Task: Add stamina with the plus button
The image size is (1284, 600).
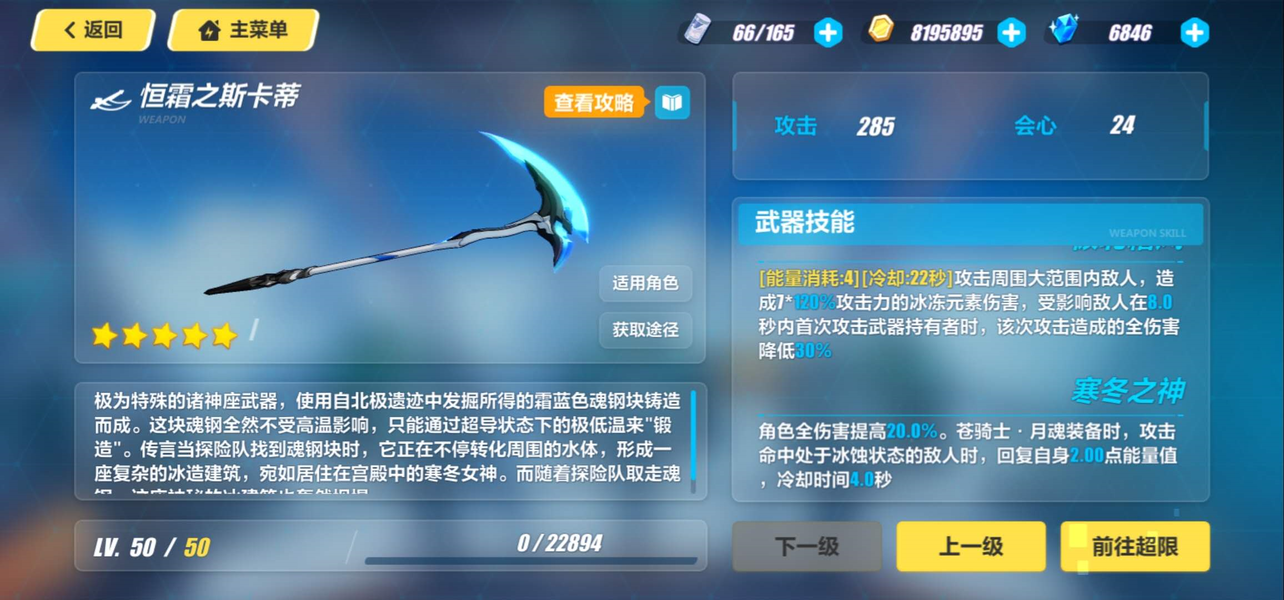Action: (x=828, y=33)
